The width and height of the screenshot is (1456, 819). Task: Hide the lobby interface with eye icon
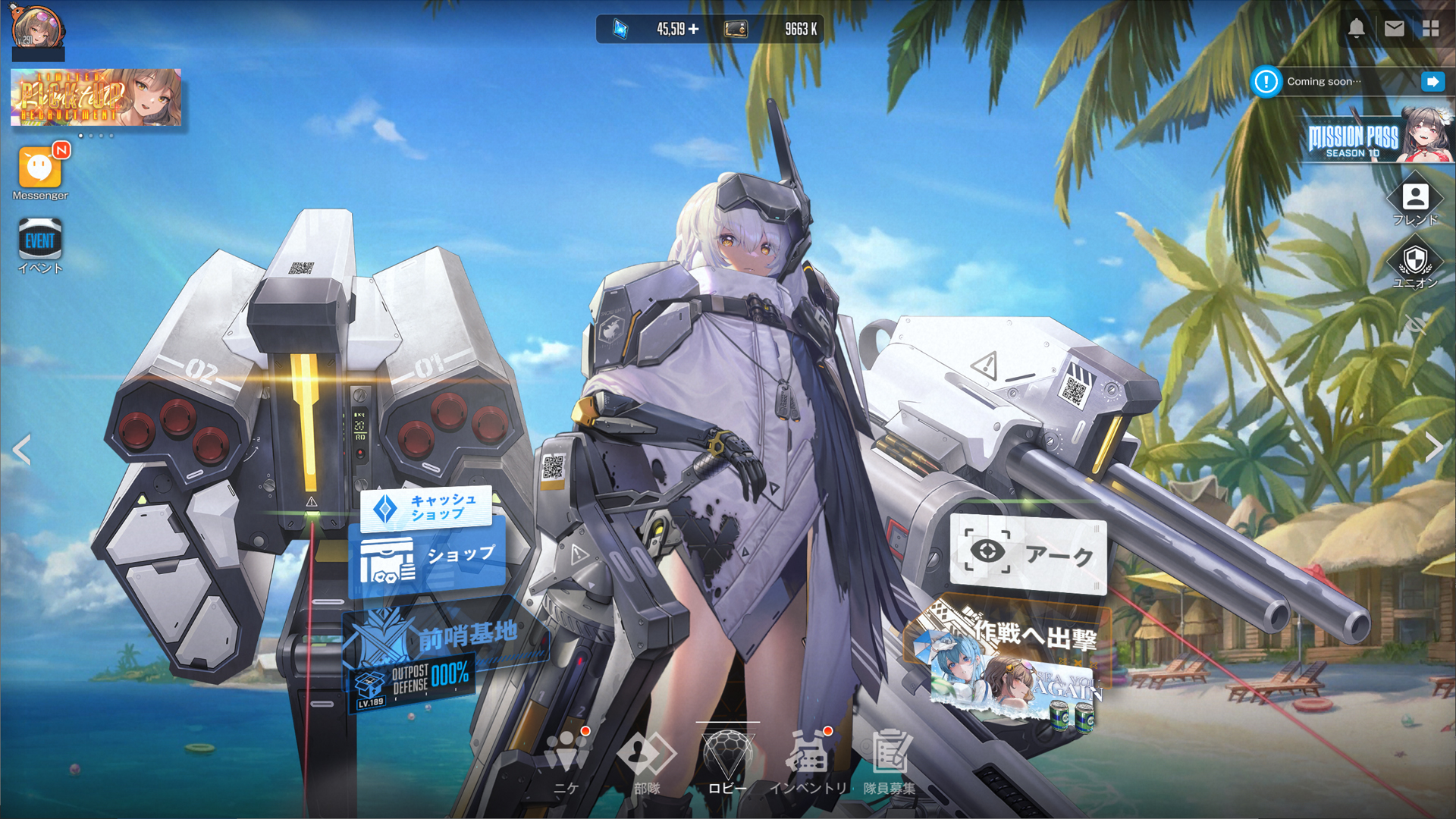coord(1415,325)
